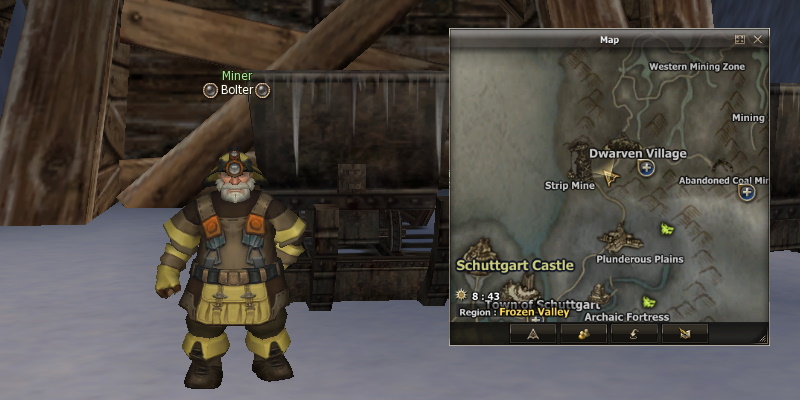Click the first bottom map toolbar button
This screenshot has width=800, height=400.
point(533,333)
